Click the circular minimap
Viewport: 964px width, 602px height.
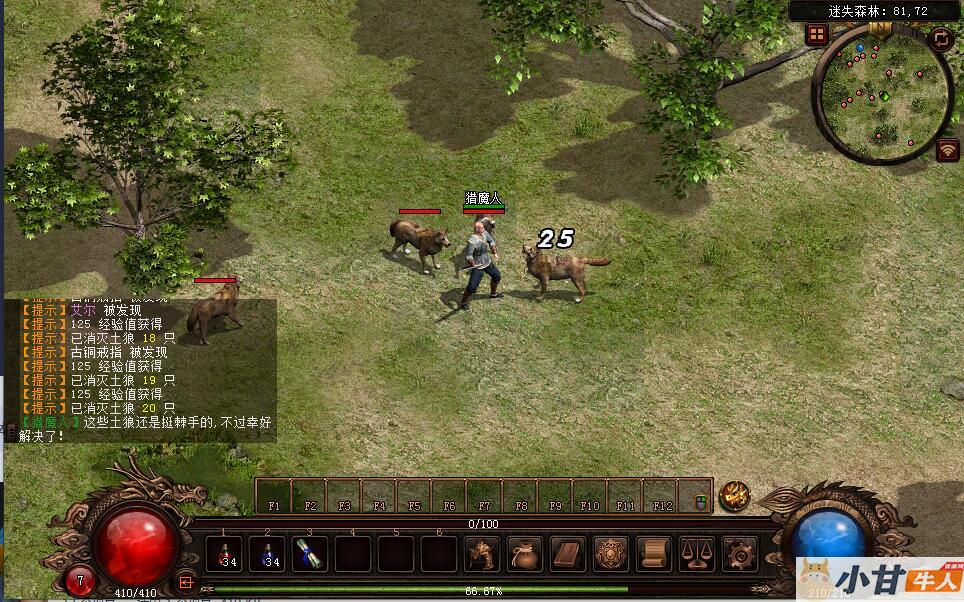point(882,94)
